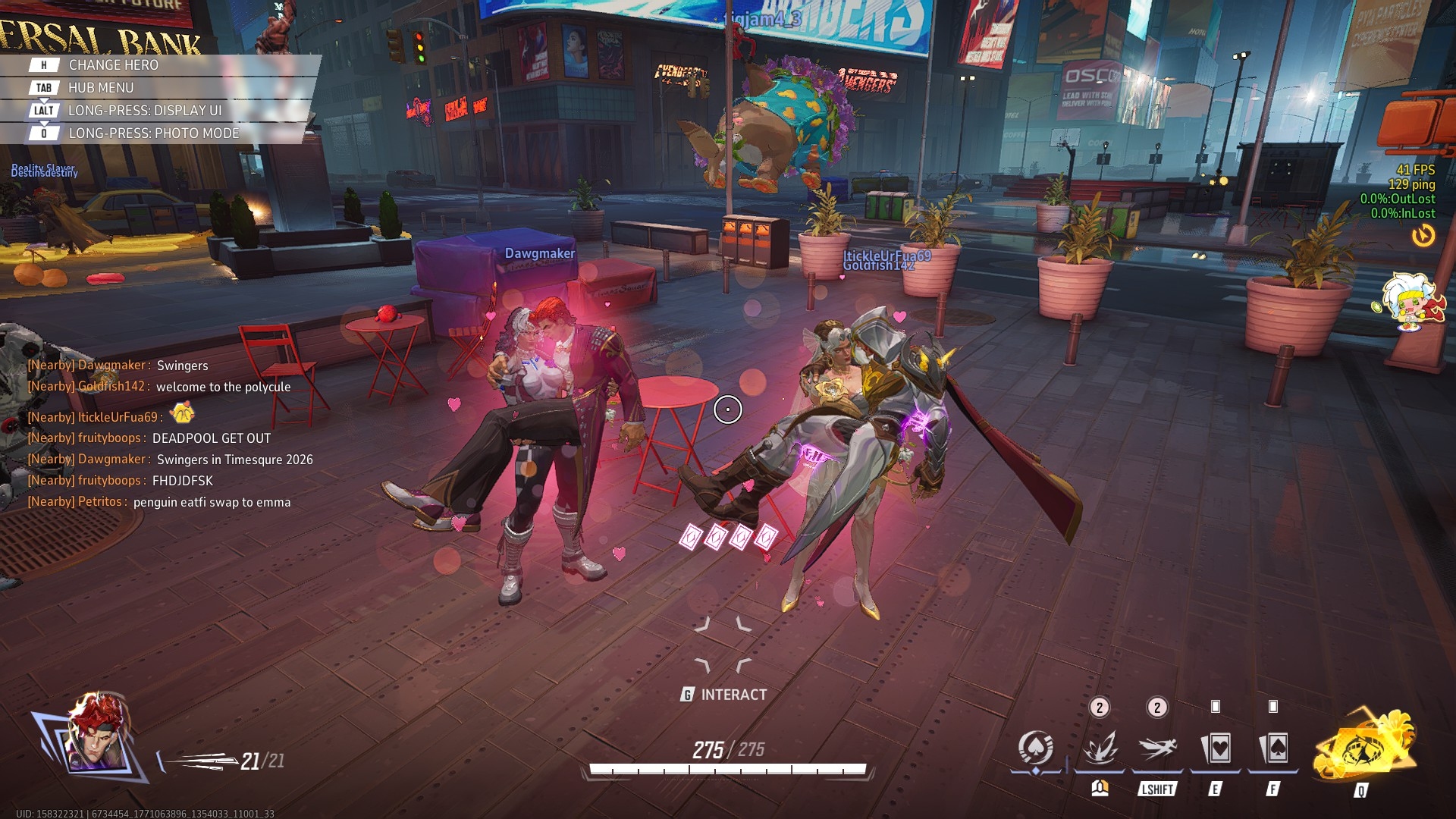Select the spade card ability
The image size is (1456, 819).
point(1273,749)
